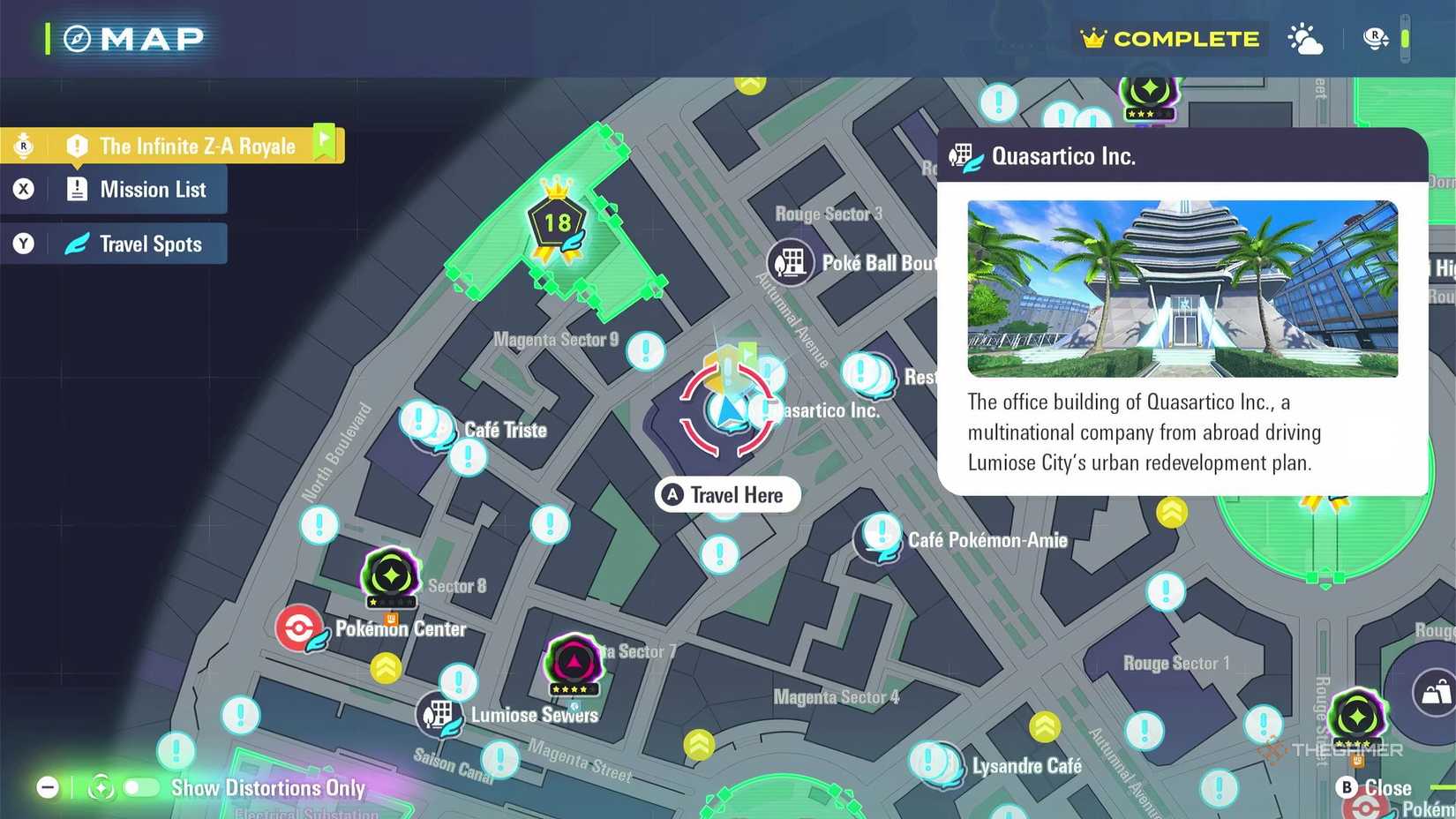The width and height of the screenshot is (1456, 819).
Task: Click the building icon beside Quasartico Inc. title
Action: click(962, 155)
